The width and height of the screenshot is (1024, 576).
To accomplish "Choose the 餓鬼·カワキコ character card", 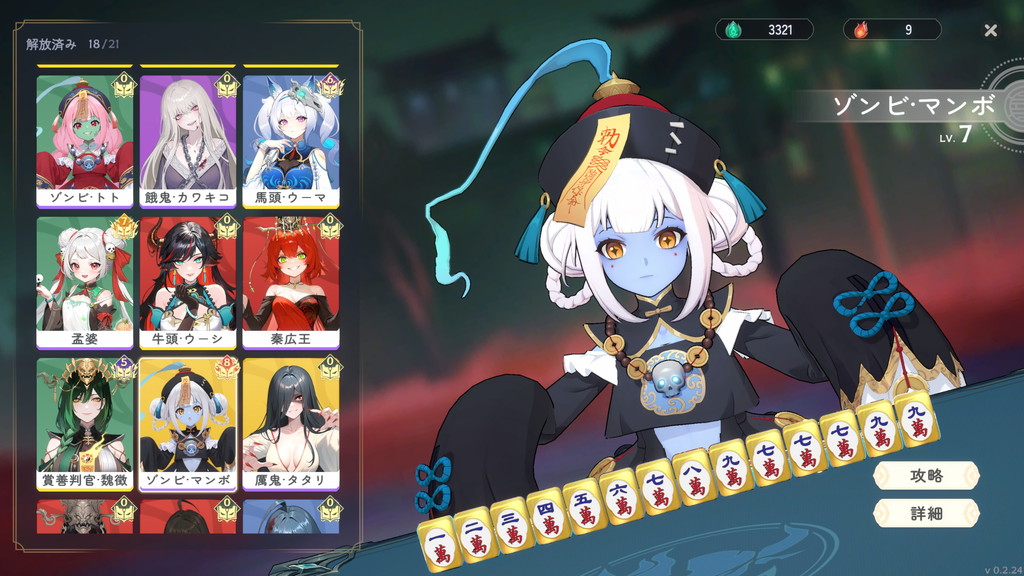I will 188,139.
